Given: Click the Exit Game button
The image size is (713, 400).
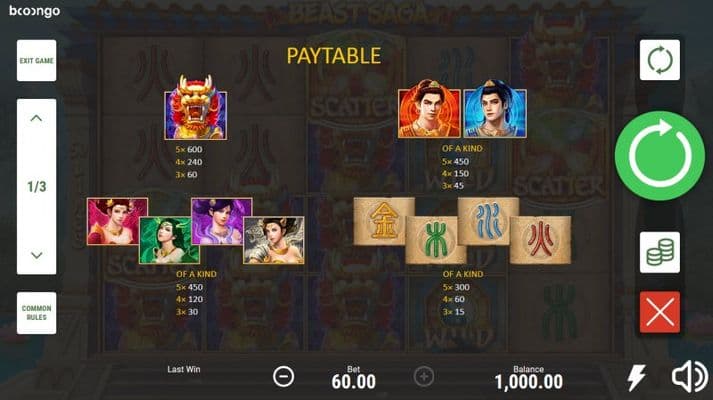Looking at the screenshot, I should click(36, 60).
